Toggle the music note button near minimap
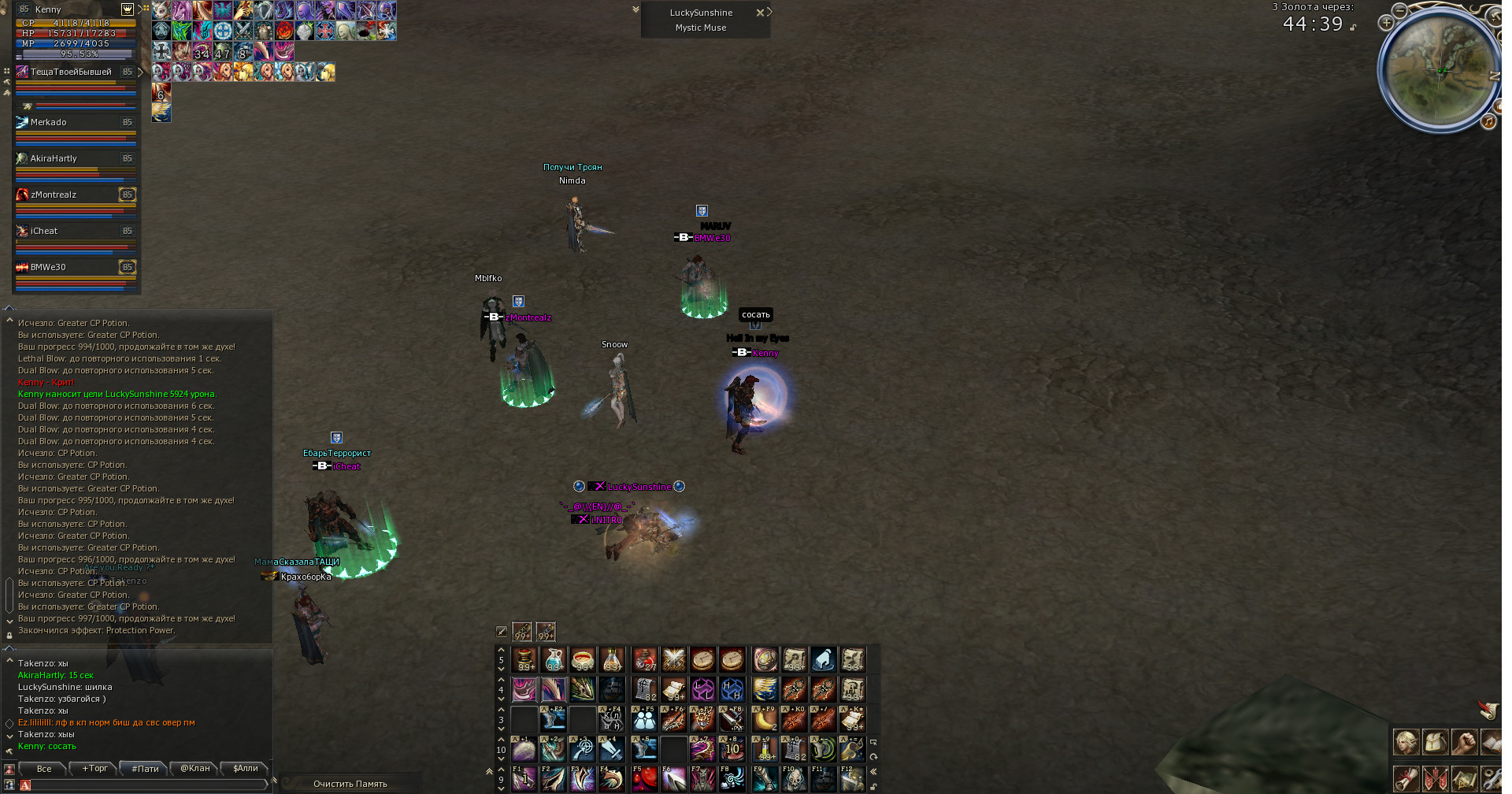Image resolution: width=1512 pixels, height=794 pixels. pos(1488,121)
